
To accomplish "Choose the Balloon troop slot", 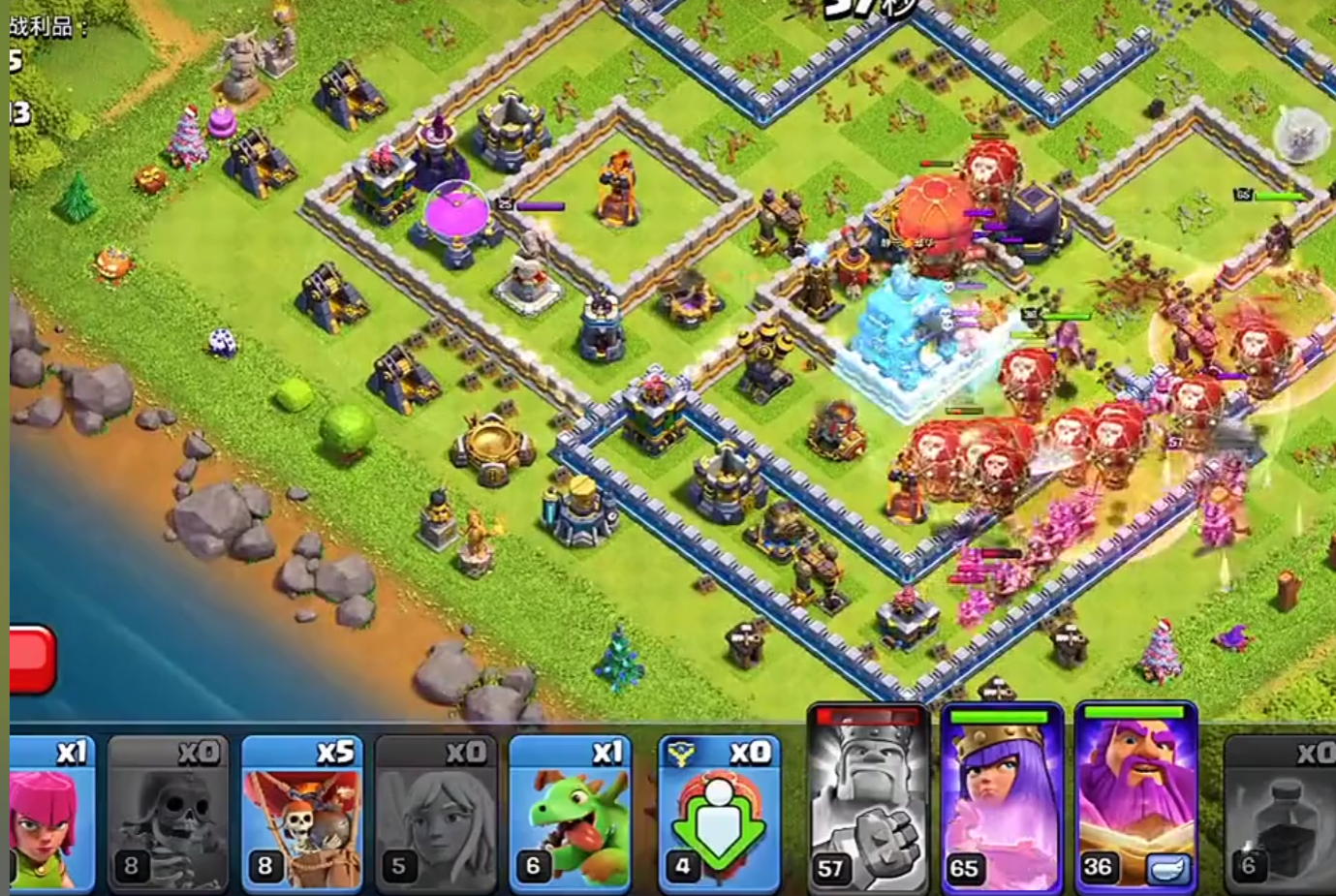I will click(x=301, y=812).
